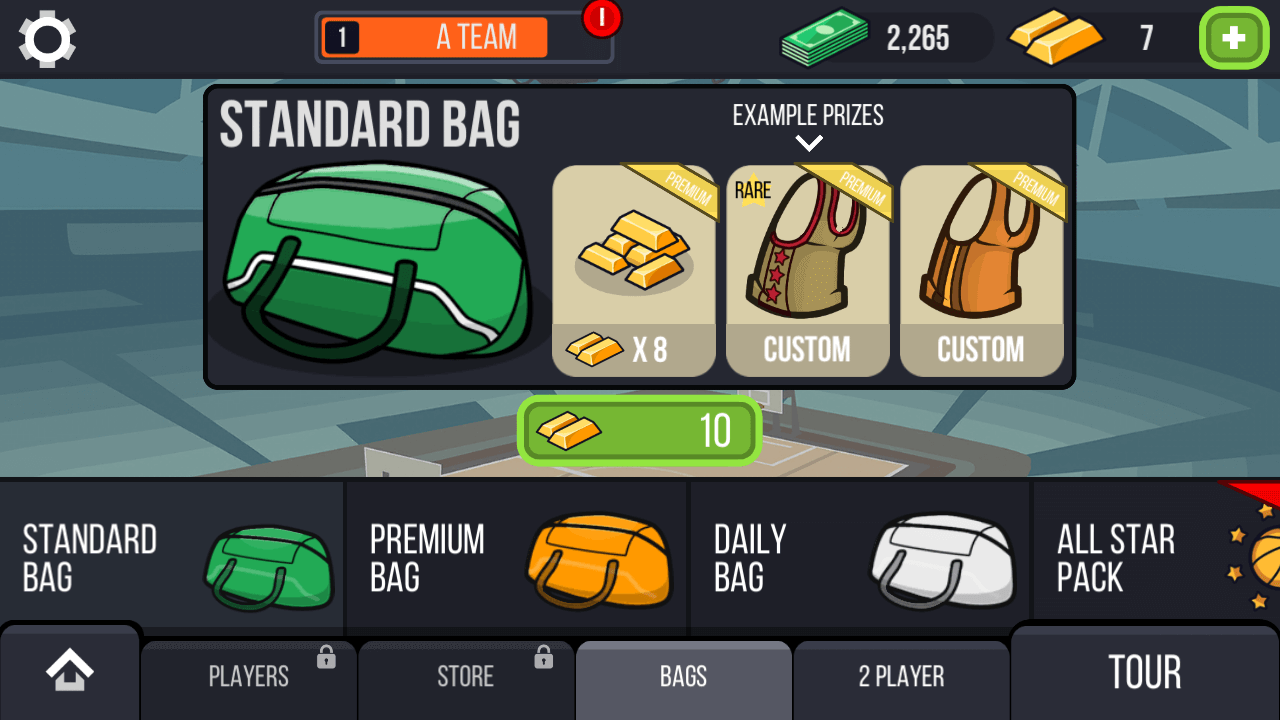The height and width of the screenshot is (720, 1280).
Task: Inspect the rare star-trimmed custom jersey prize
Action: click(807, 271)
